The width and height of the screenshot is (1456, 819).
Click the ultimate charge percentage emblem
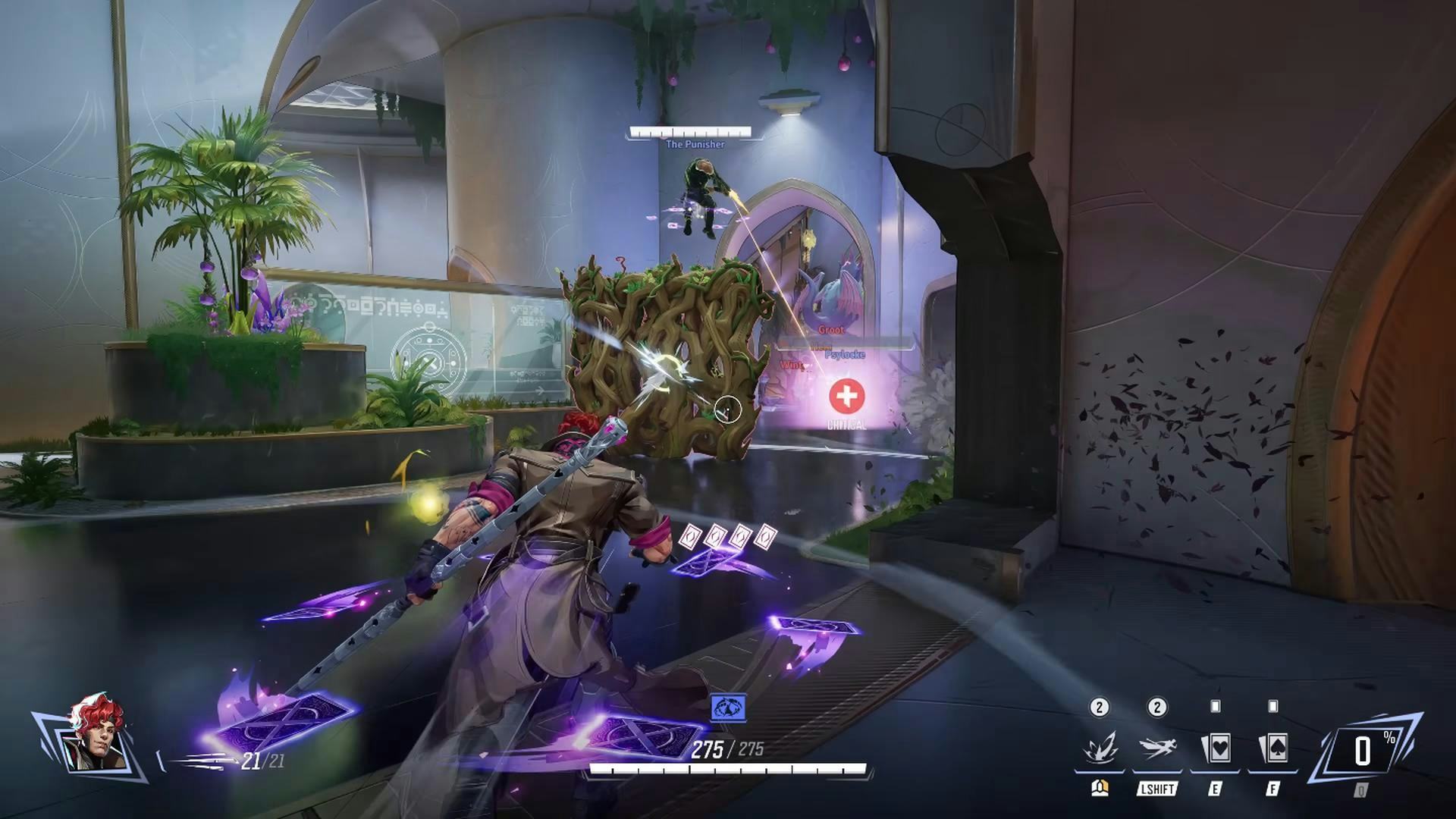(1364, 751)
